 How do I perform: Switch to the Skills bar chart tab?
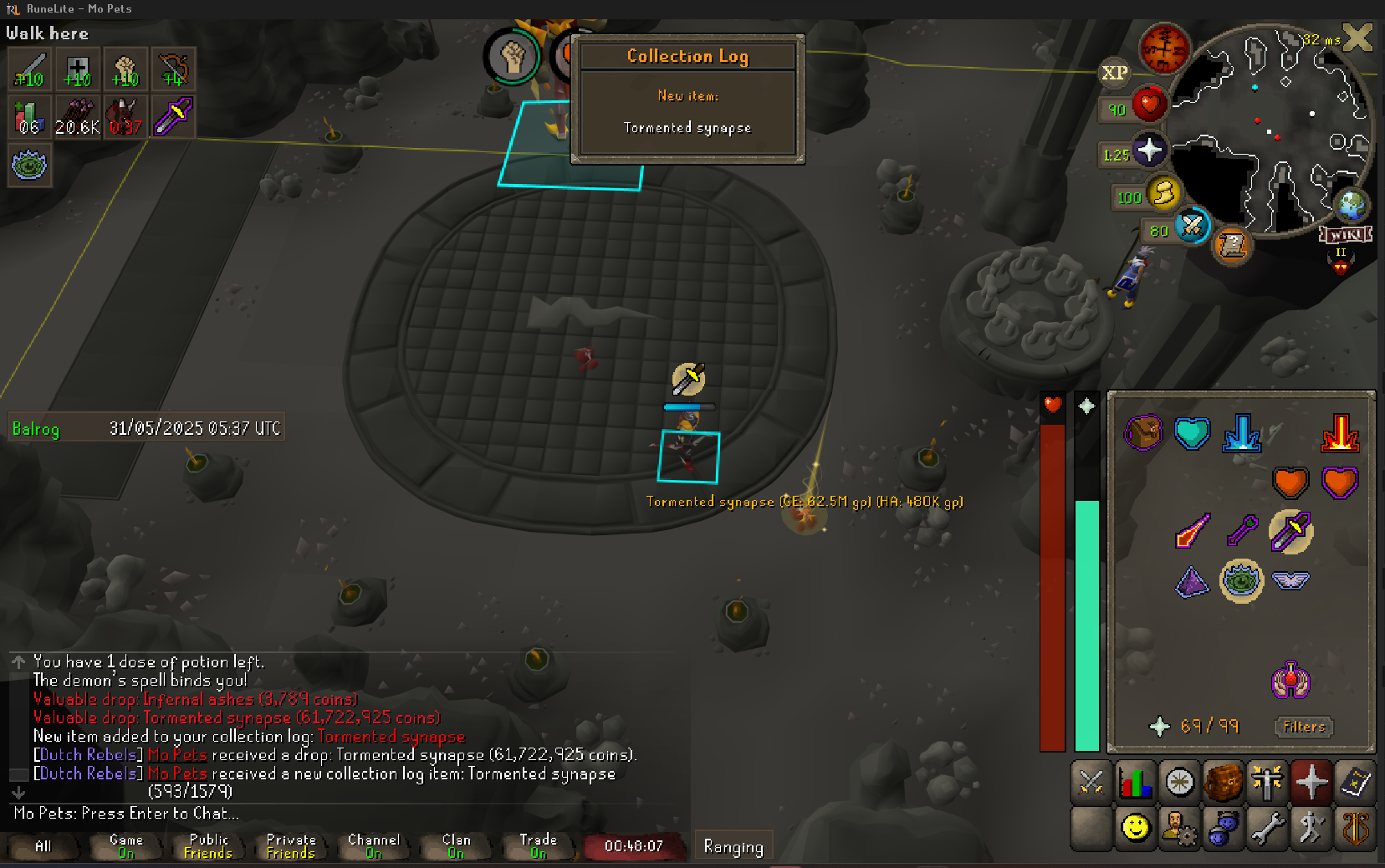(1136, 783)
